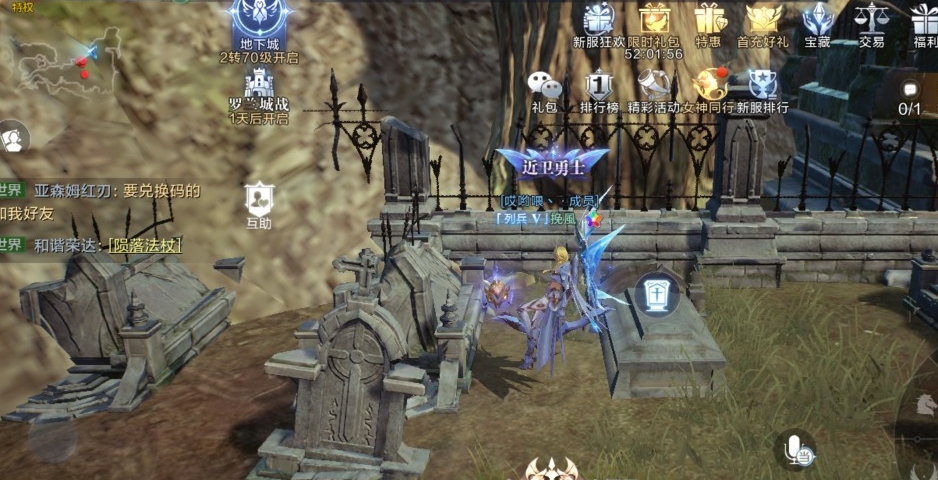Open the 福利 welfare gift icon
This screenshot has width=938, height=480.
(924, 20)
